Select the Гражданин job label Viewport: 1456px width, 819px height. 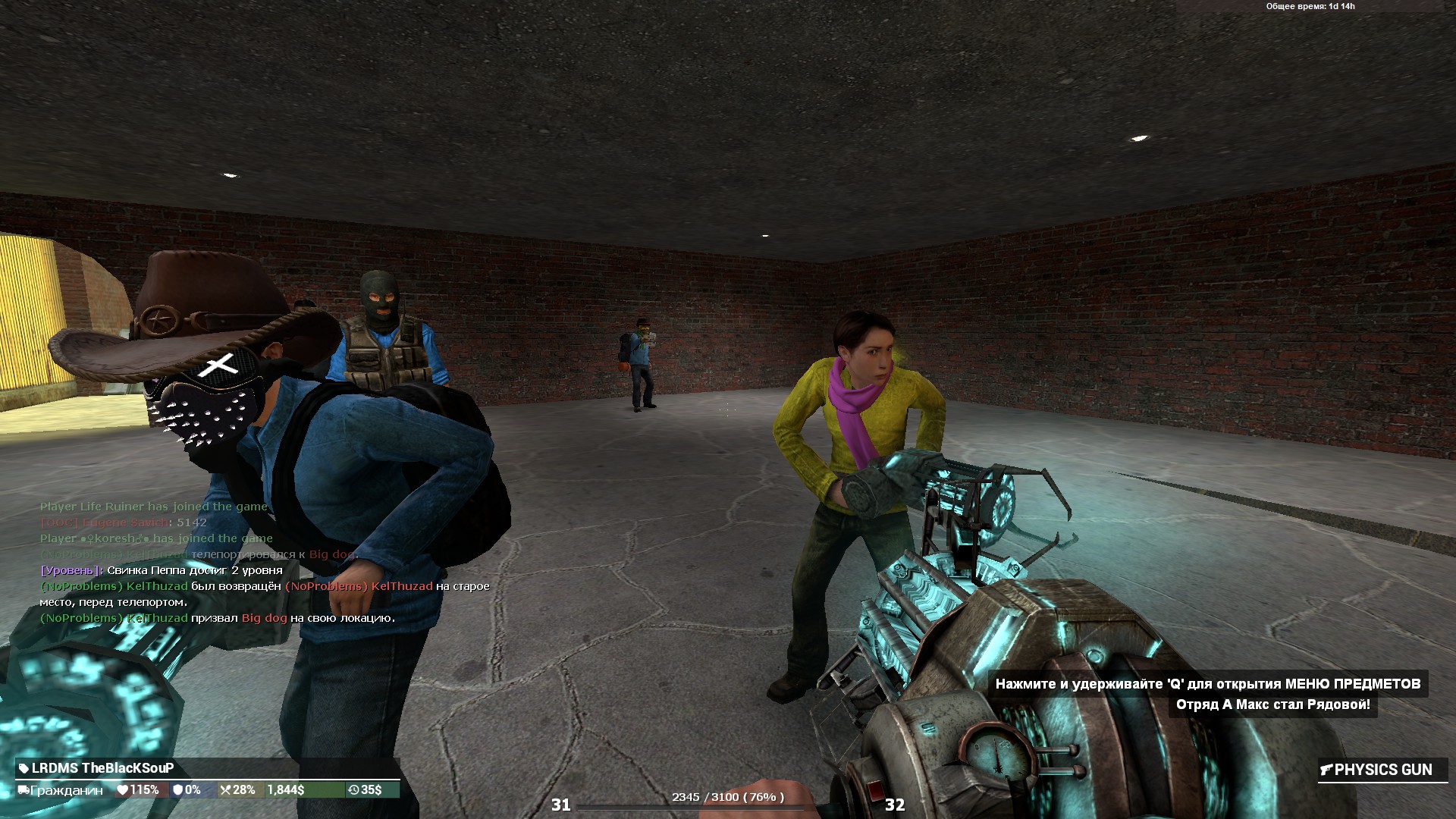pyautogui.click(x=66, y=790)
